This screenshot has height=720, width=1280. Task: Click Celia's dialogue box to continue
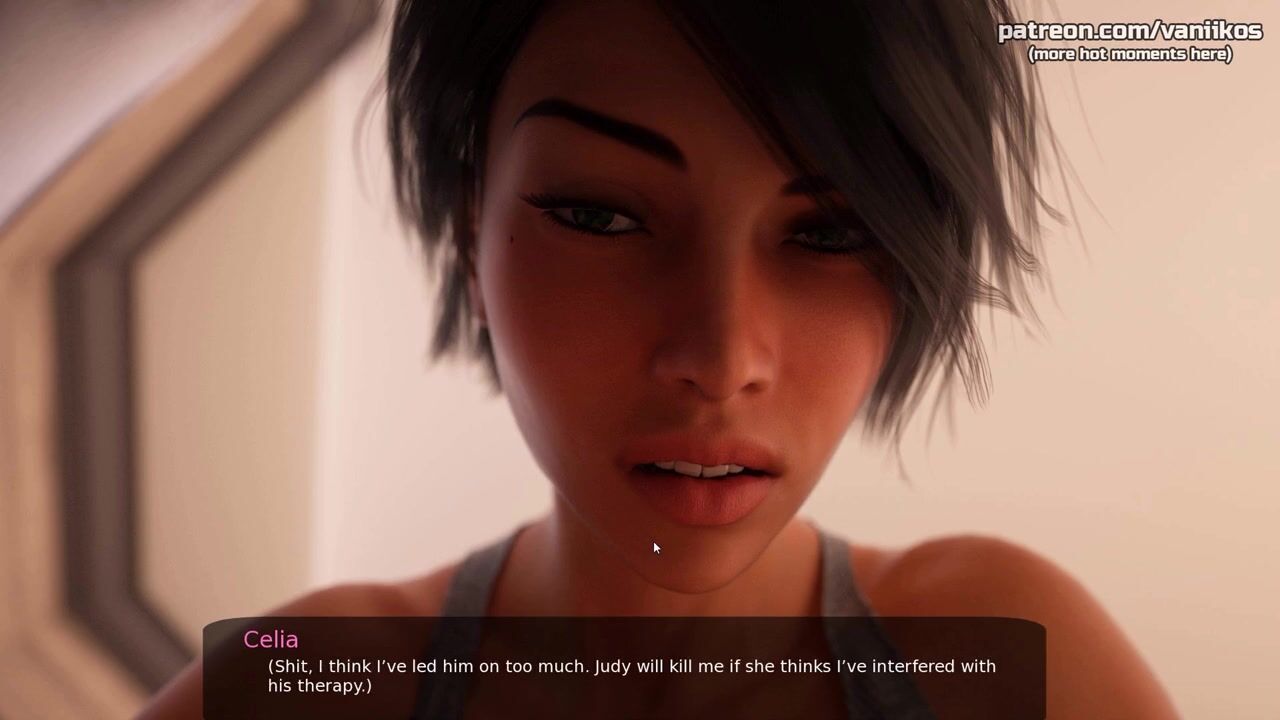pyautogui.click(x=624, y=670)
